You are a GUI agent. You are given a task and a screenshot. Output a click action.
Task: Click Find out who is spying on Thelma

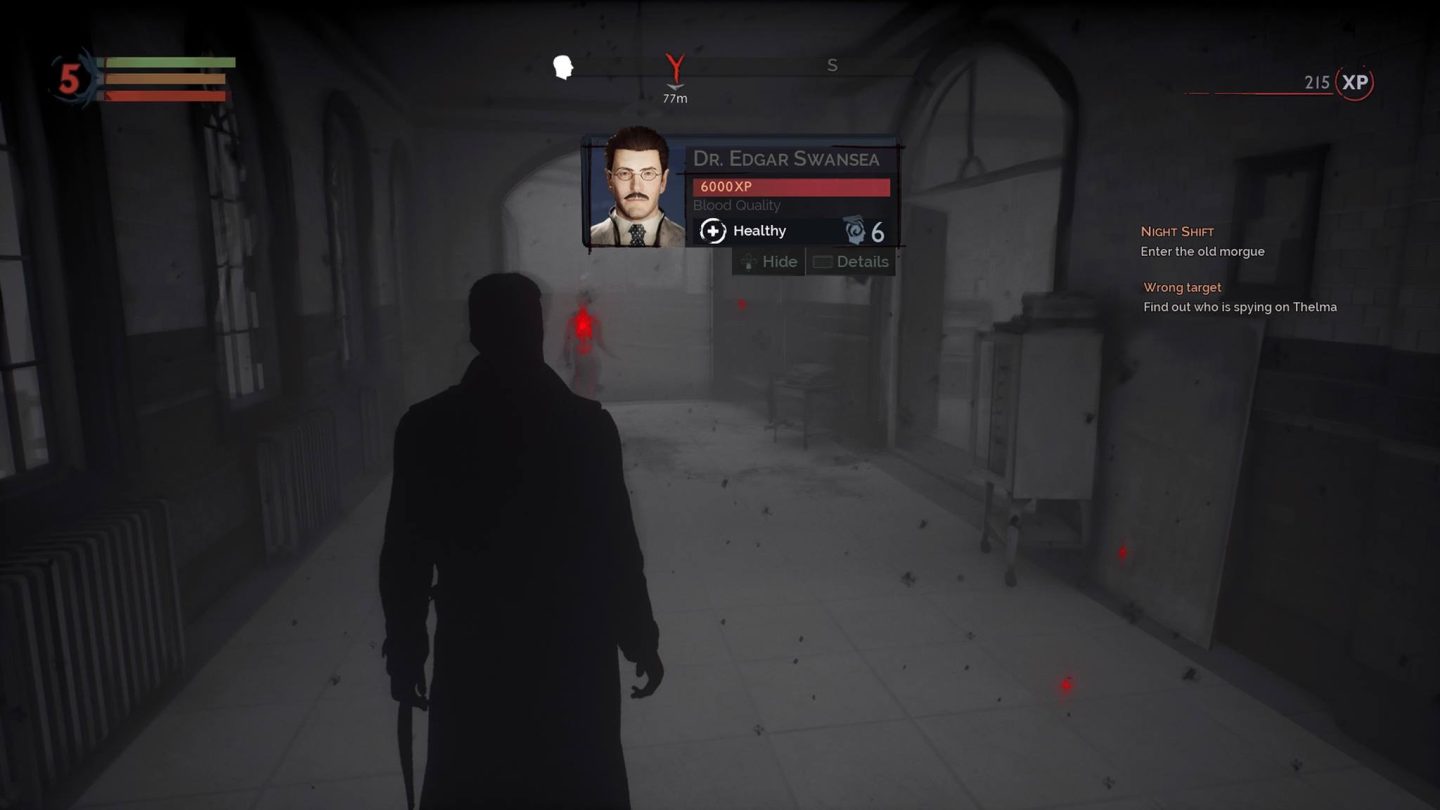[1239, 306]
